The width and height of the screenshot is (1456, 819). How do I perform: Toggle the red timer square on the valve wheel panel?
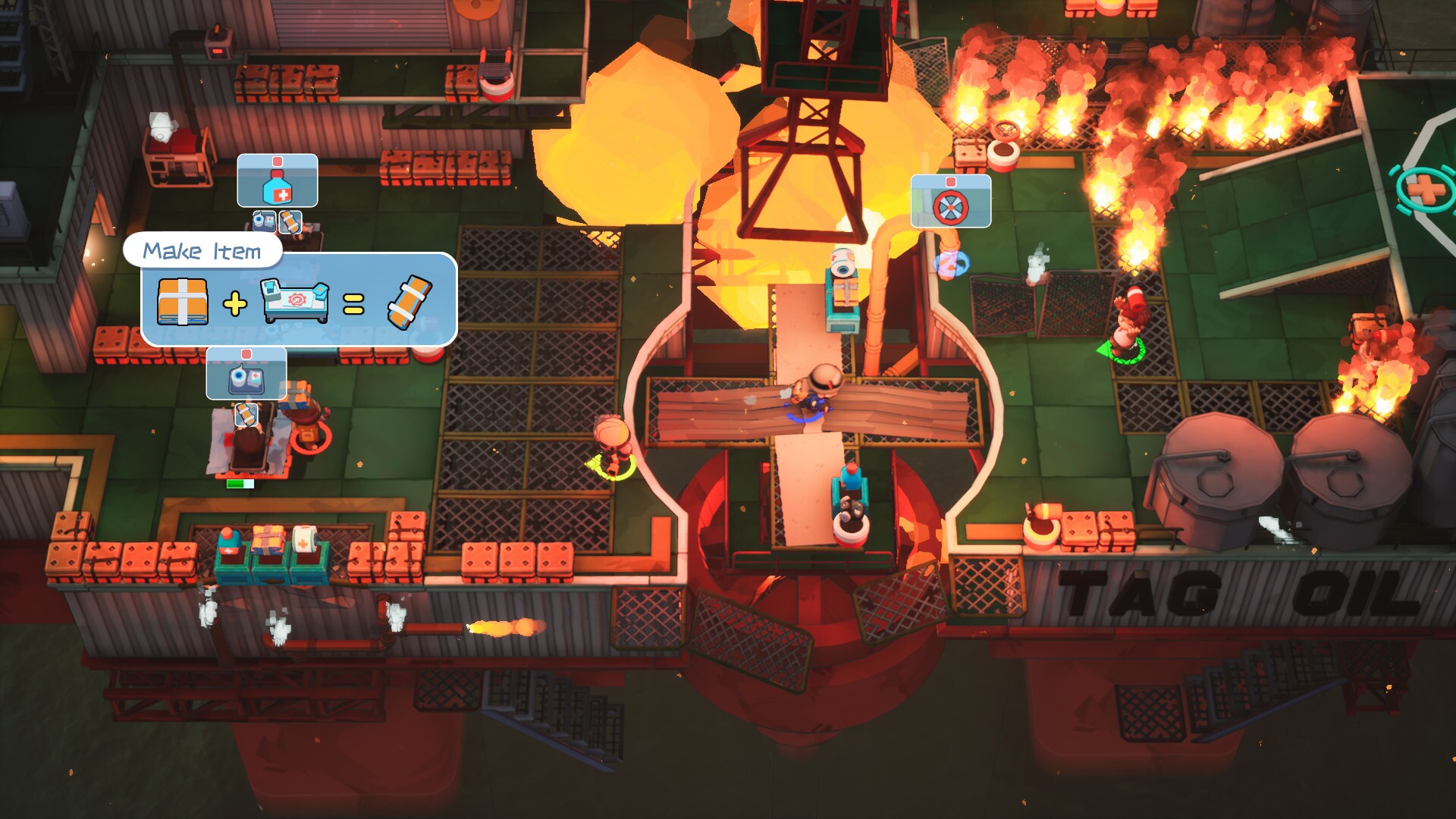pos(950,183)
